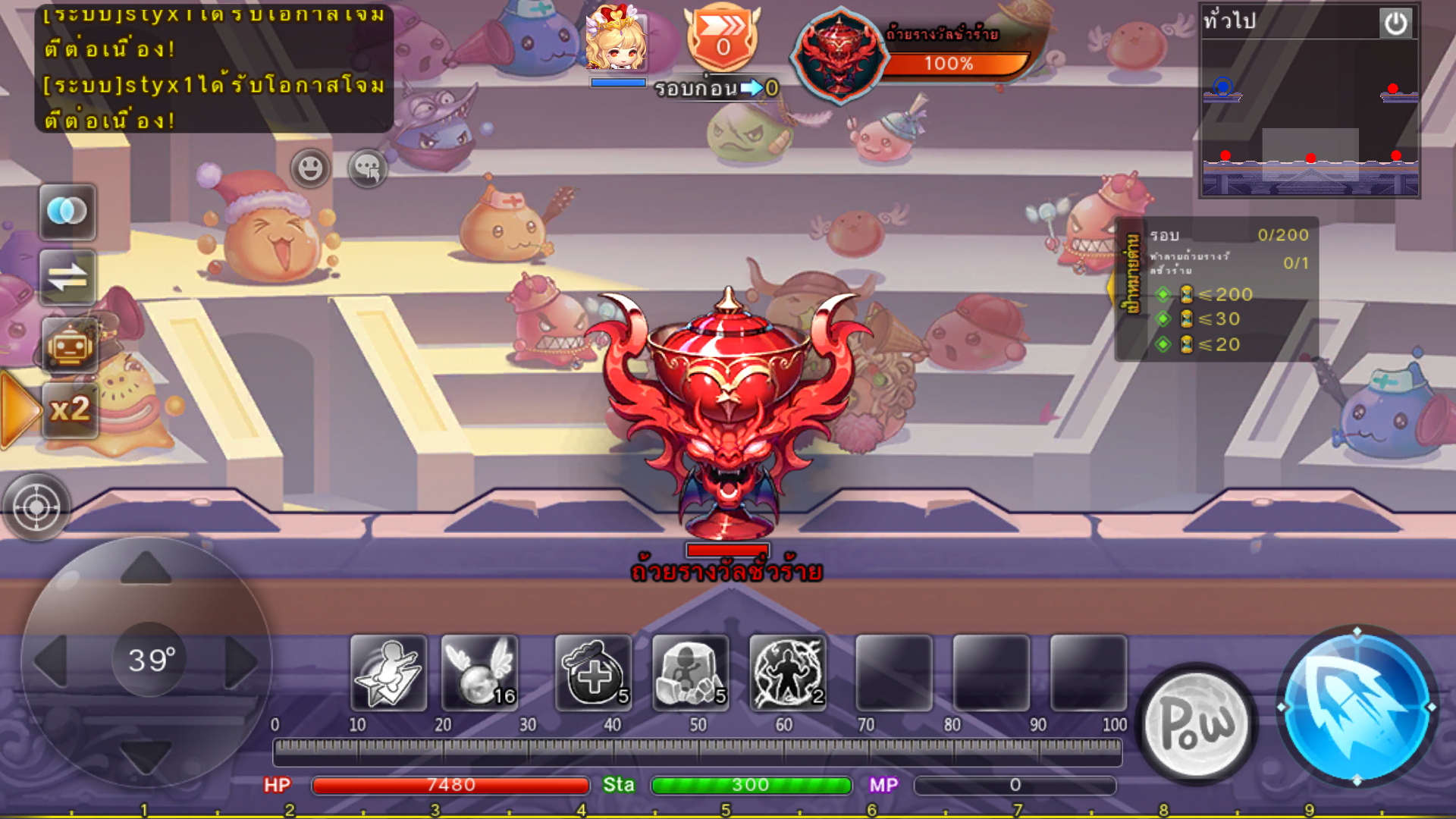Tap the overlapping circles button
Viewport: 1456px width, 819px height.
tap(67, 212)
